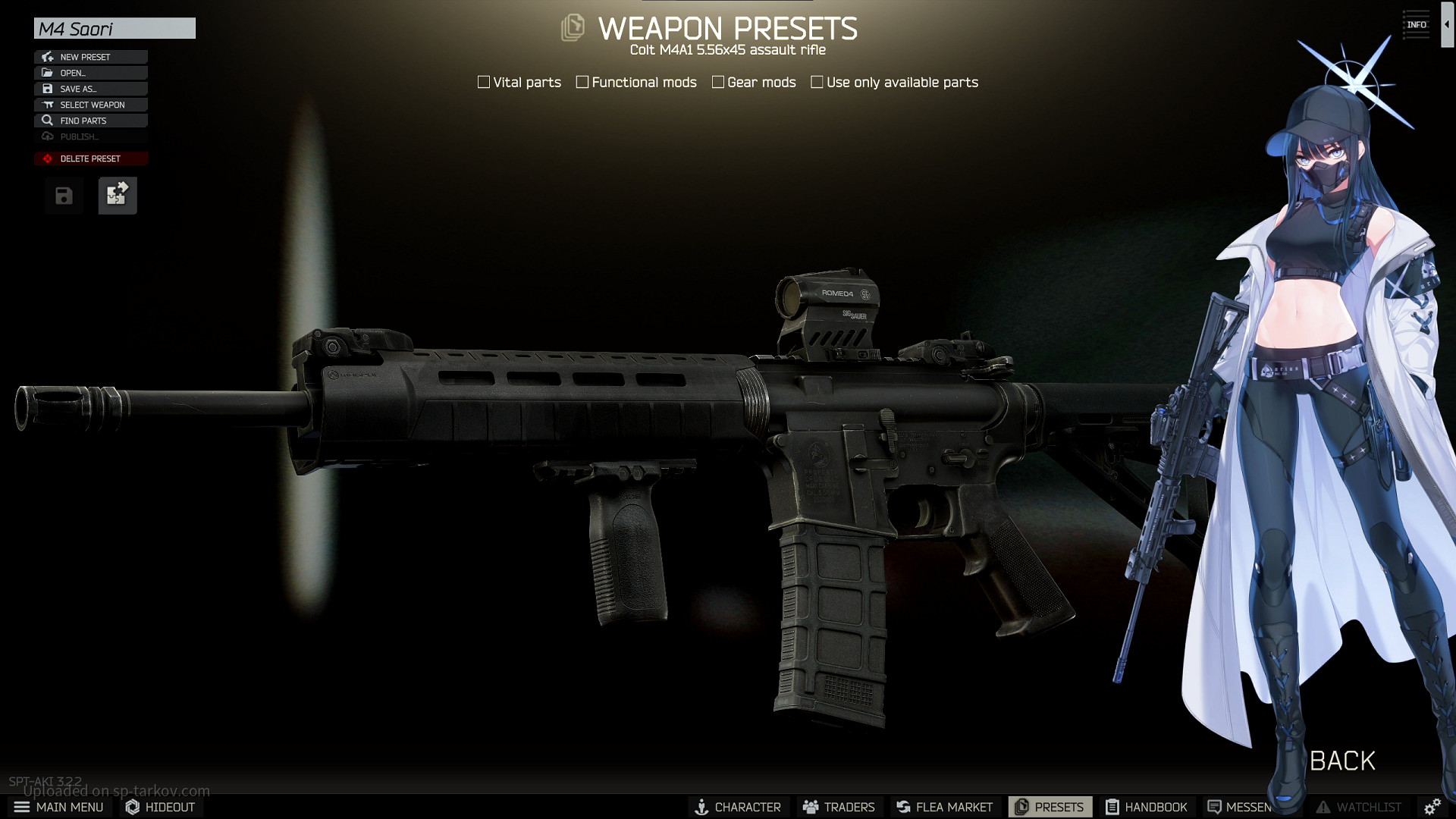The width and height of the screenshot is (1456, 819).
Task: Go to the Hideout
Action: click(160, 807)
